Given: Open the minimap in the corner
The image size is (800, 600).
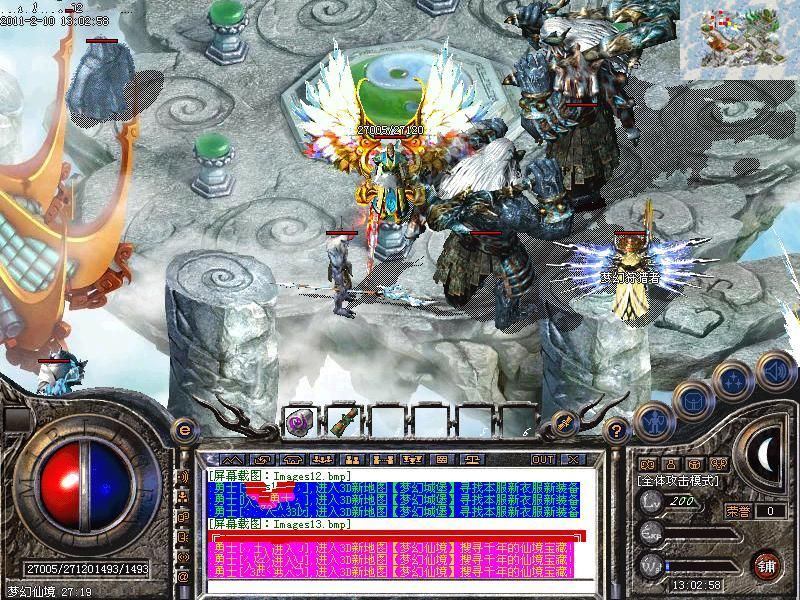Looking at the screenshot, I should point(739,38).
